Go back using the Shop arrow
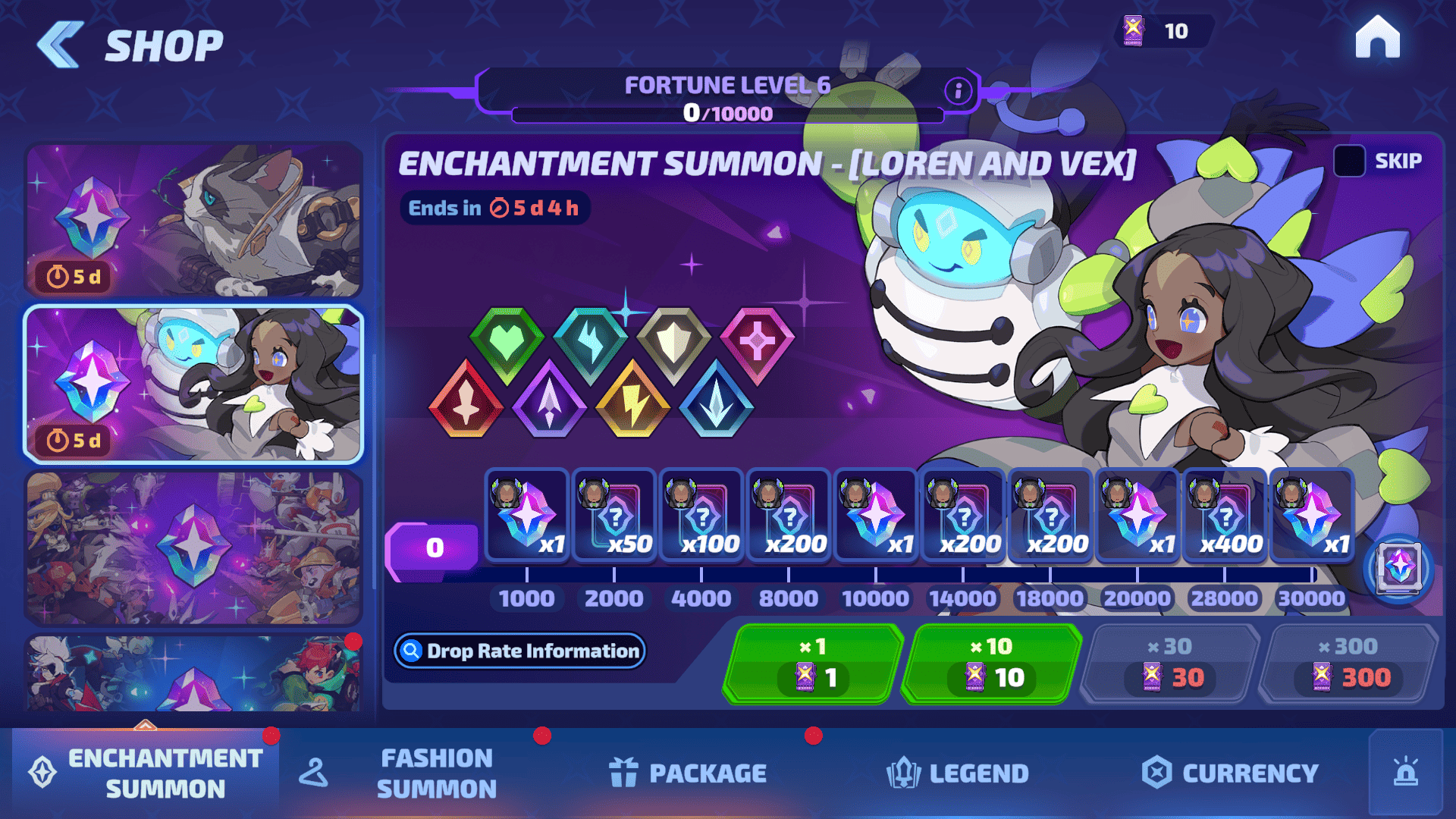The width and height of the screenshot is (1456, 819). (x=60, y=45)
